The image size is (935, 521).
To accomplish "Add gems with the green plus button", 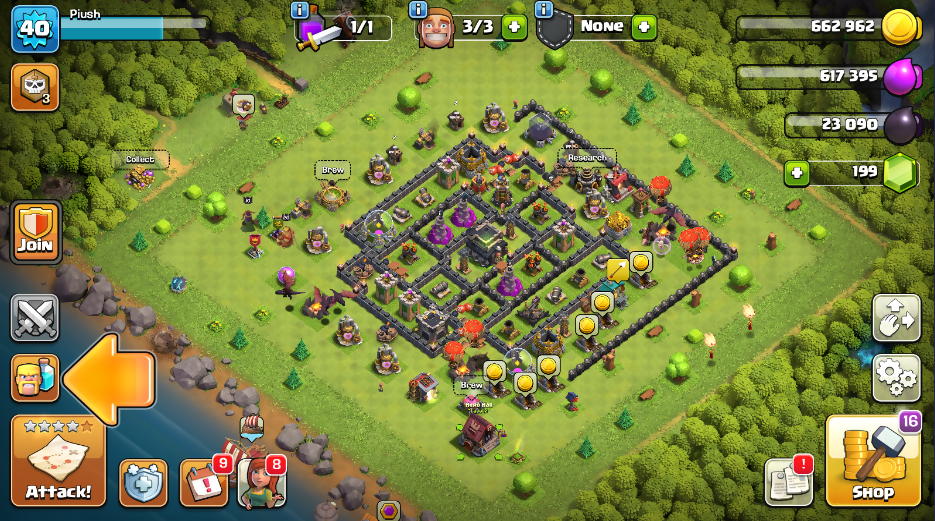I will click(796, 171).
